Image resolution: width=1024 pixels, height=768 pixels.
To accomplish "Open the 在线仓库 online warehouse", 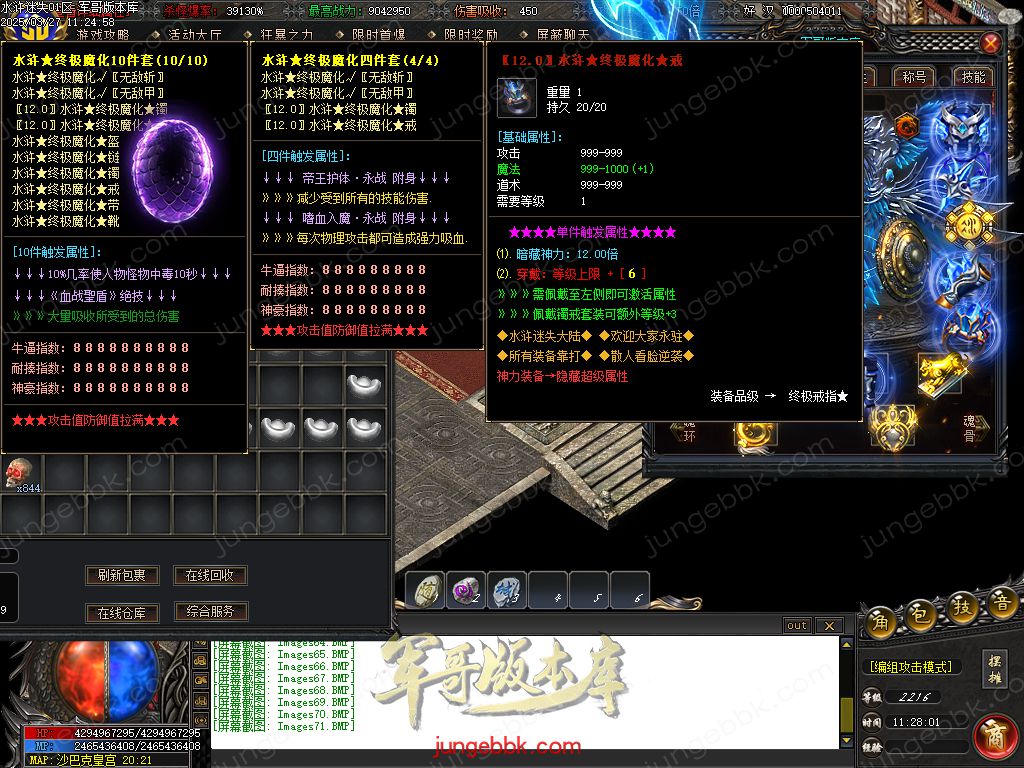I will click(122, 612).
